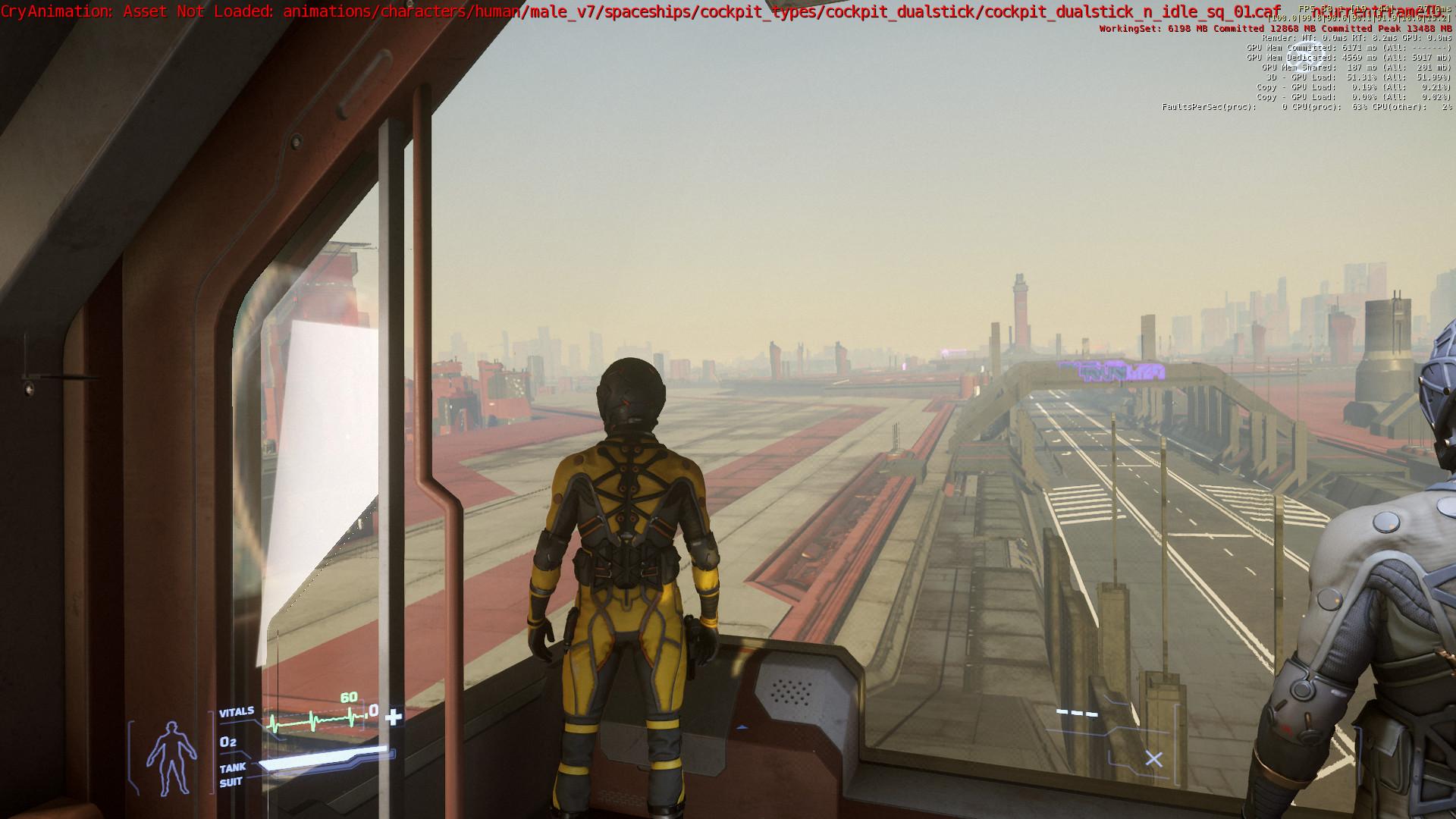This screenshot has width=1456, height=819.
Task: Toggle the VITALS monitor panel
Action: [x=237, y=712]
